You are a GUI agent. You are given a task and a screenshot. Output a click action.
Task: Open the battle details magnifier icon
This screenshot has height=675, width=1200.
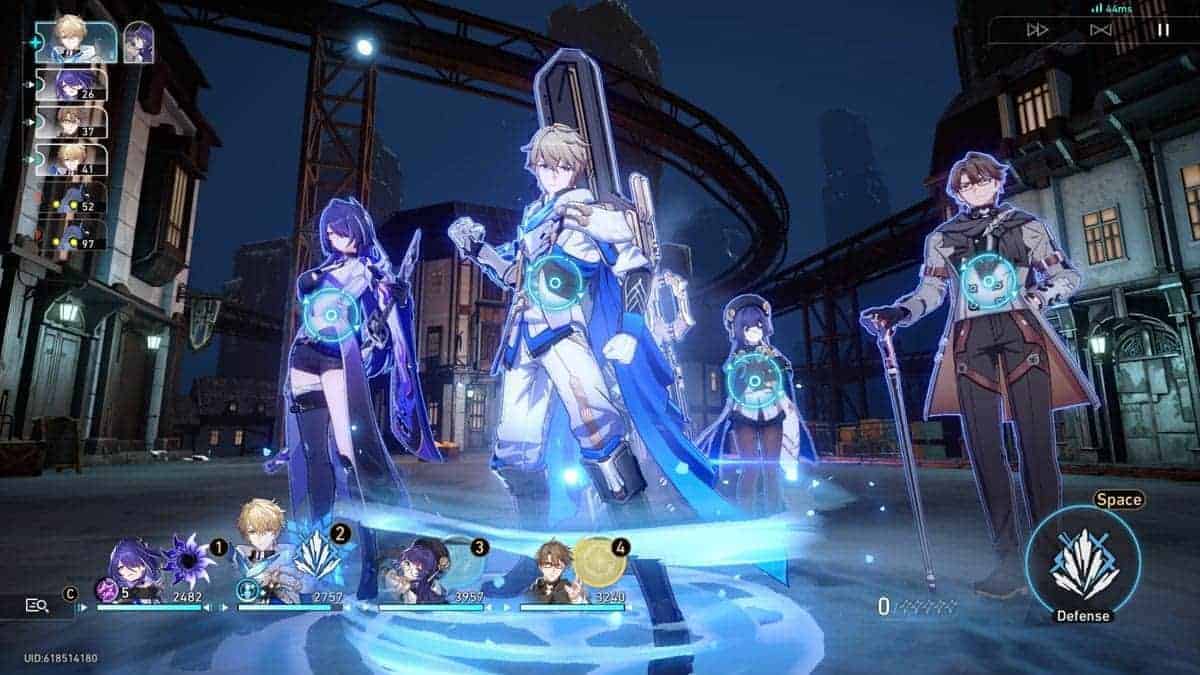click(37, 605)
